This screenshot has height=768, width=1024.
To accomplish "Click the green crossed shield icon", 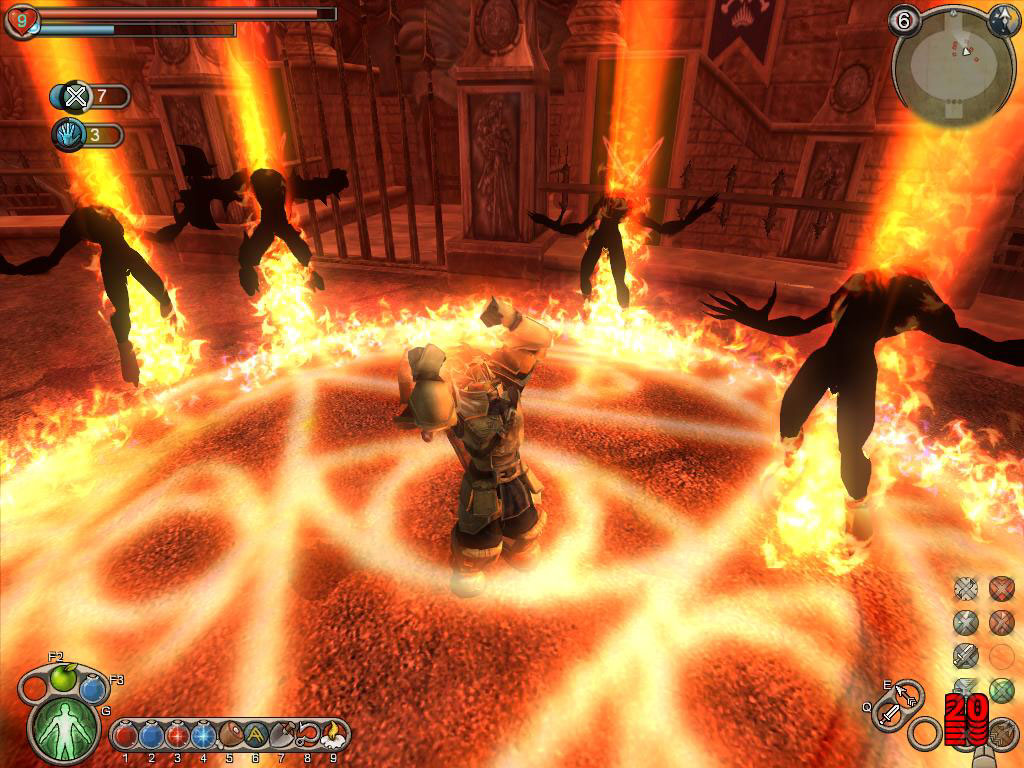I will click(x=1001, y=690).
